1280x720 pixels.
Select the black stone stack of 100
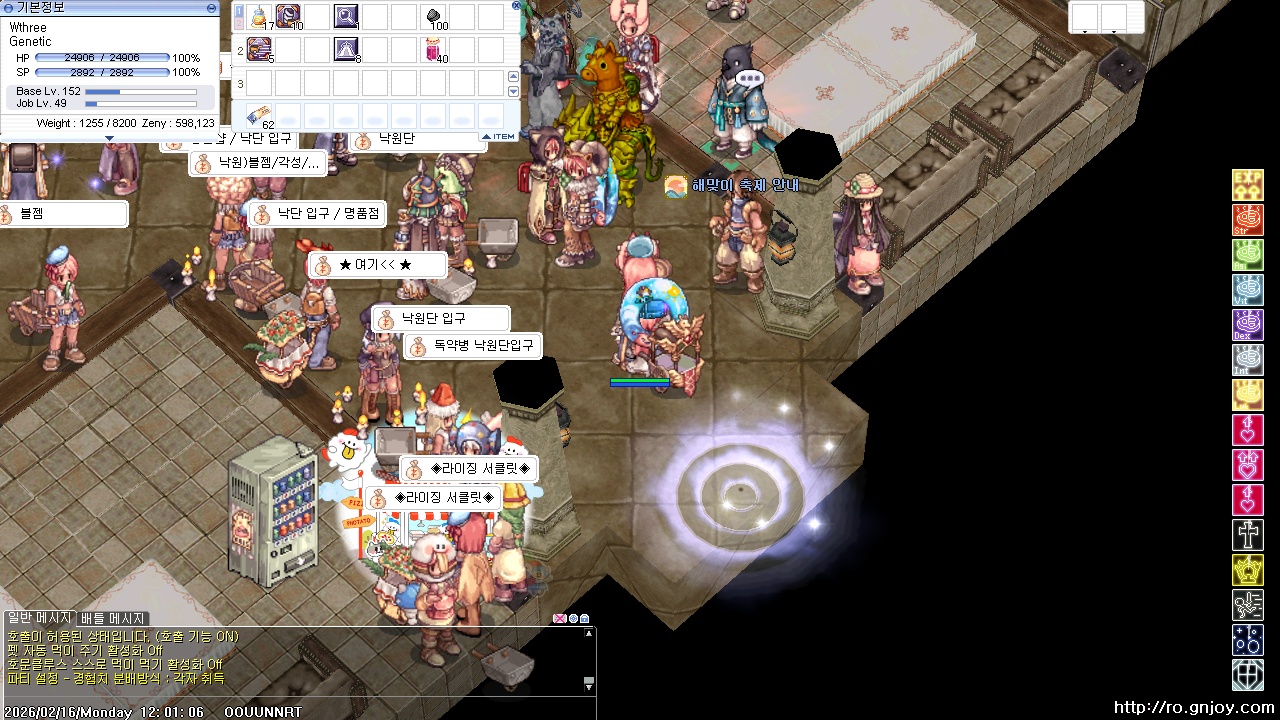(434, 17)
